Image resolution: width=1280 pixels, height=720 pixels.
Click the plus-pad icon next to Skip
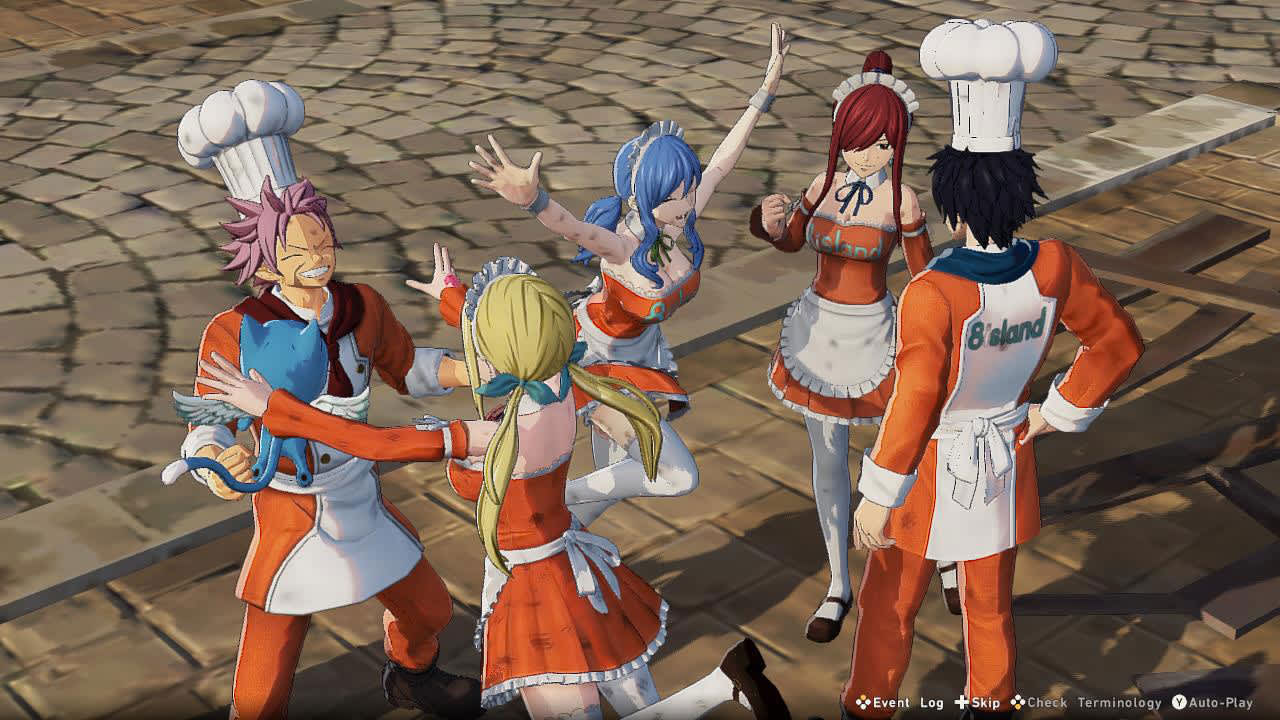click(960, 703)
